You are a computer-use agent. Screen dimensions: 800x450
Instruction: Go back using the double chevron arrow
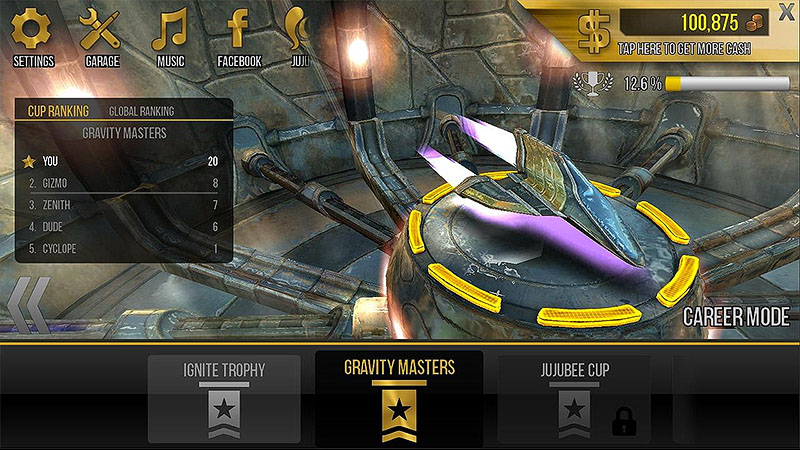coord(28,304)
